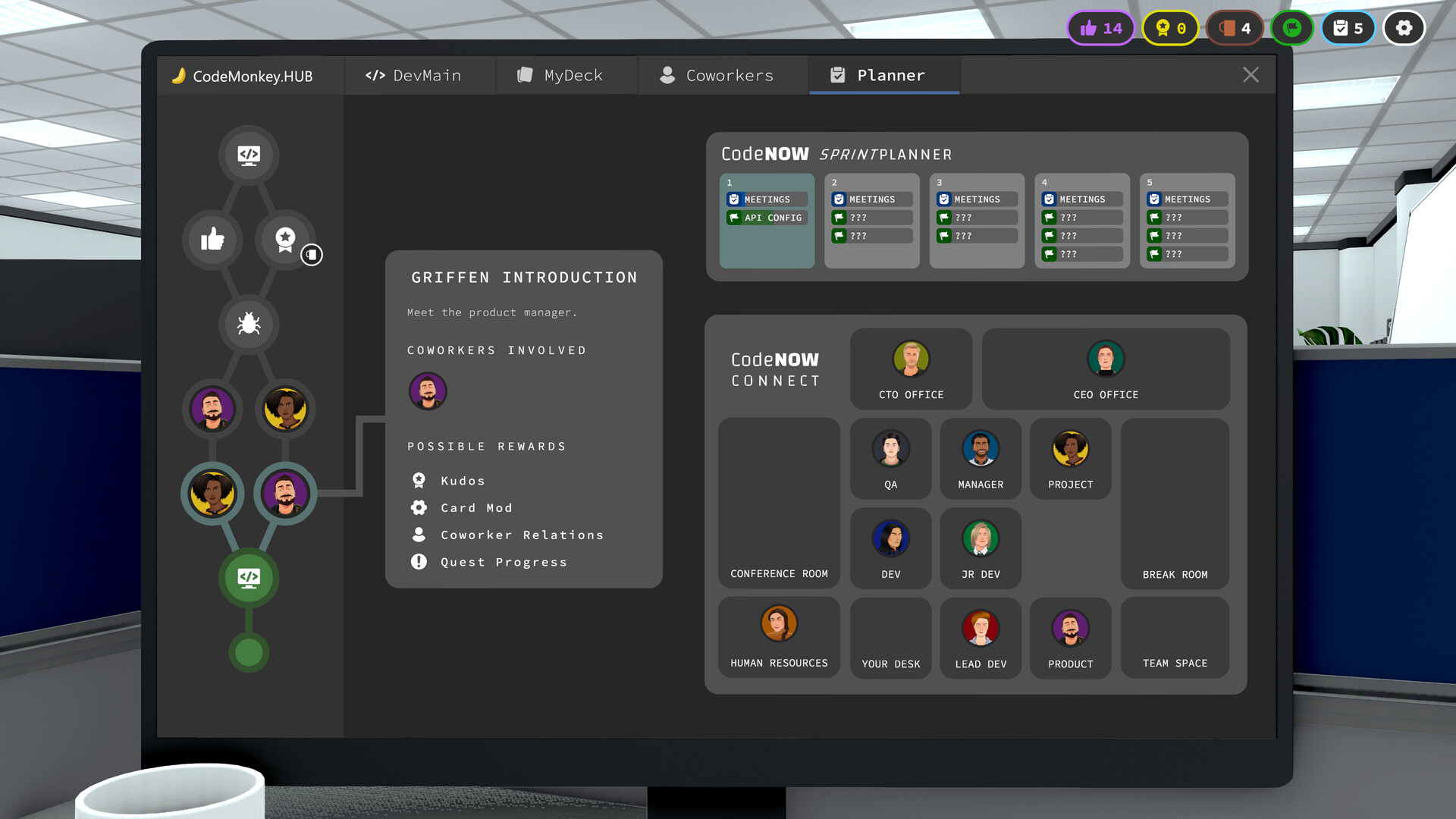1456x819 pixels.
Task: Select the green code quest node near the tree bottom
Action: (249, 578)
